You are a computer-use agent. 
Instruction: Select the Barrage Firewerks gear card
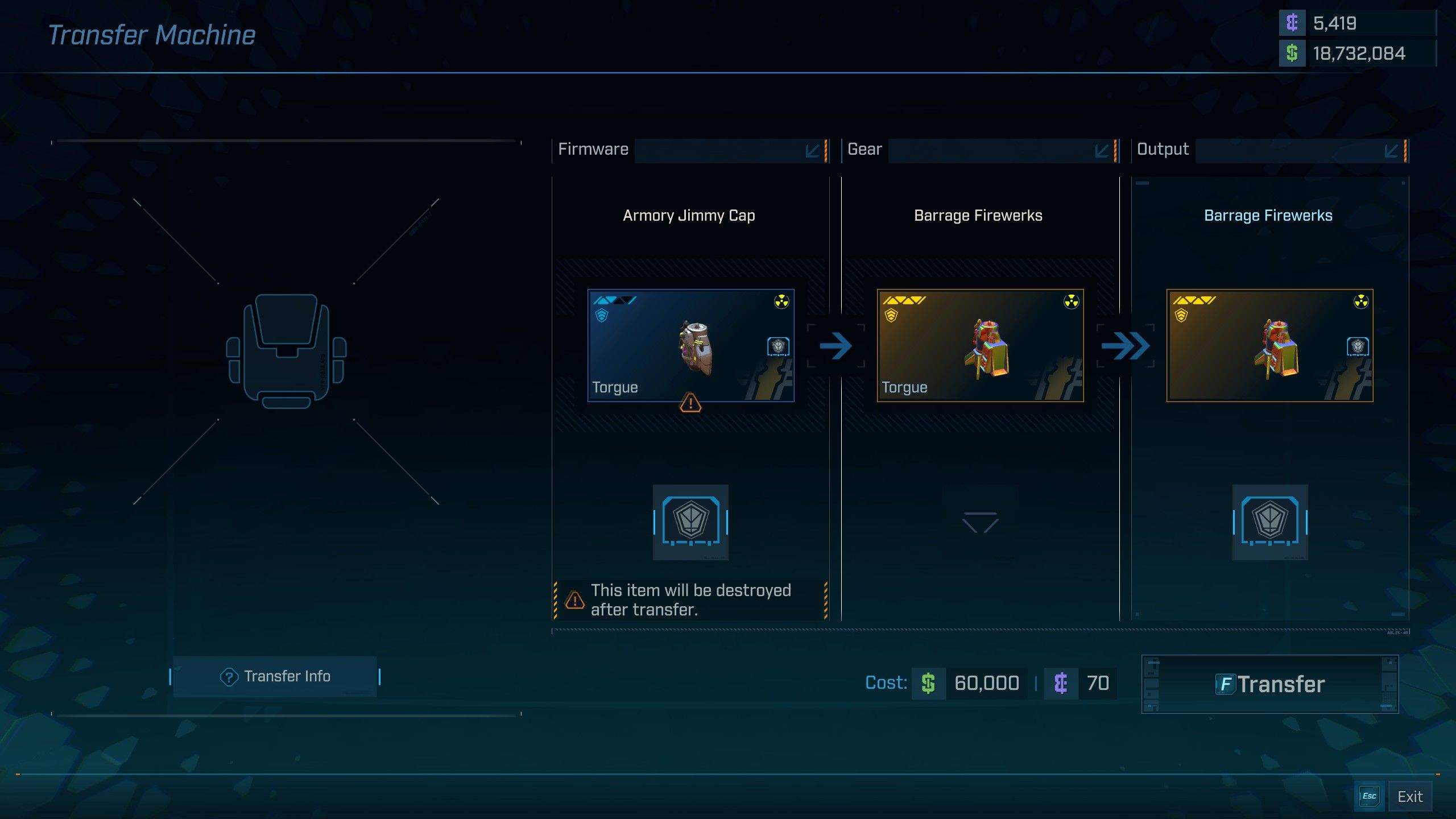(980, 345)
